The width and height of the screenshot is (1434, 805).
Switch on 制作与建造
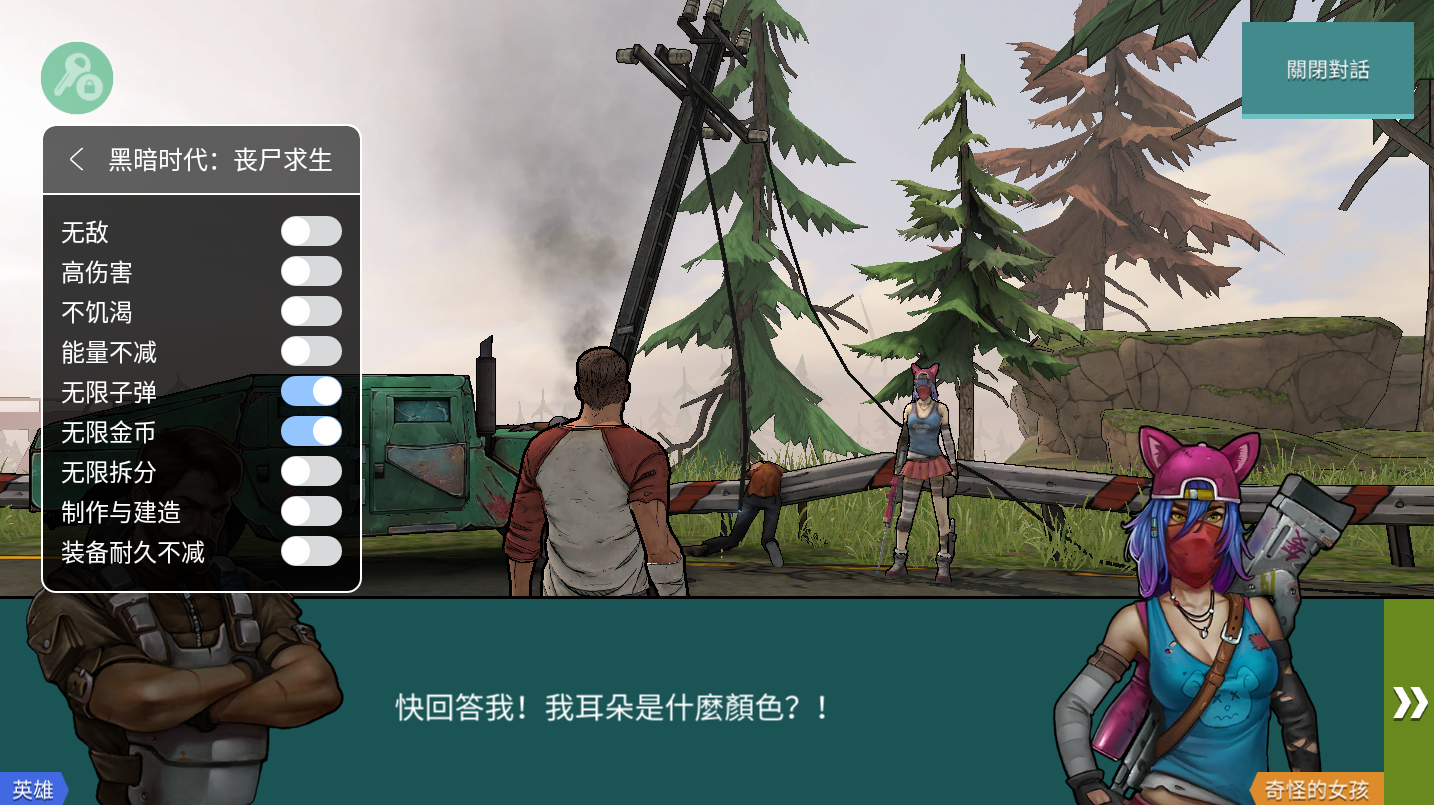311,511
